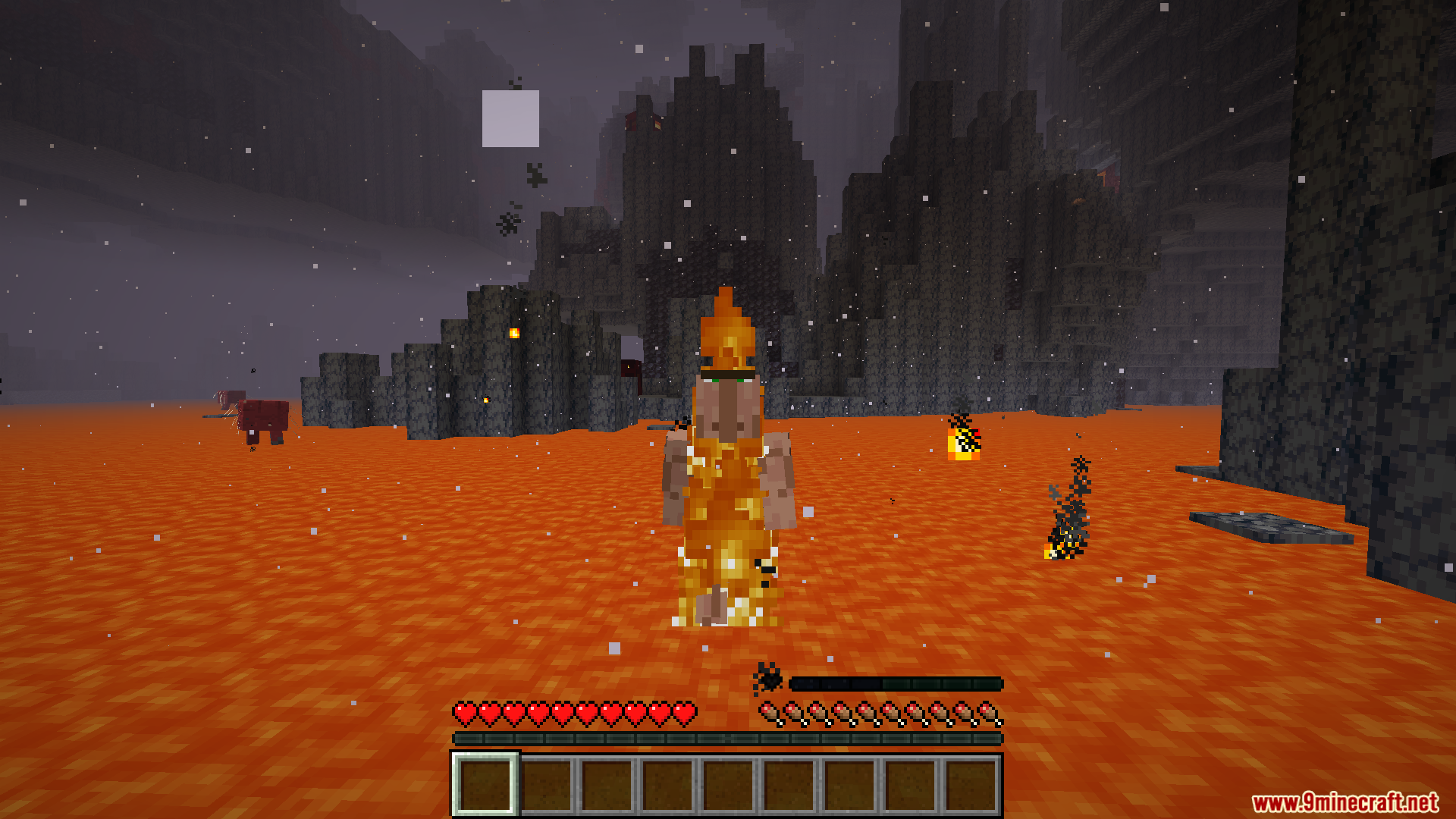This screenshot has width=1456, height=819.
Task: Click the black ash icon beside the dark bar
Action: point(767,677)
